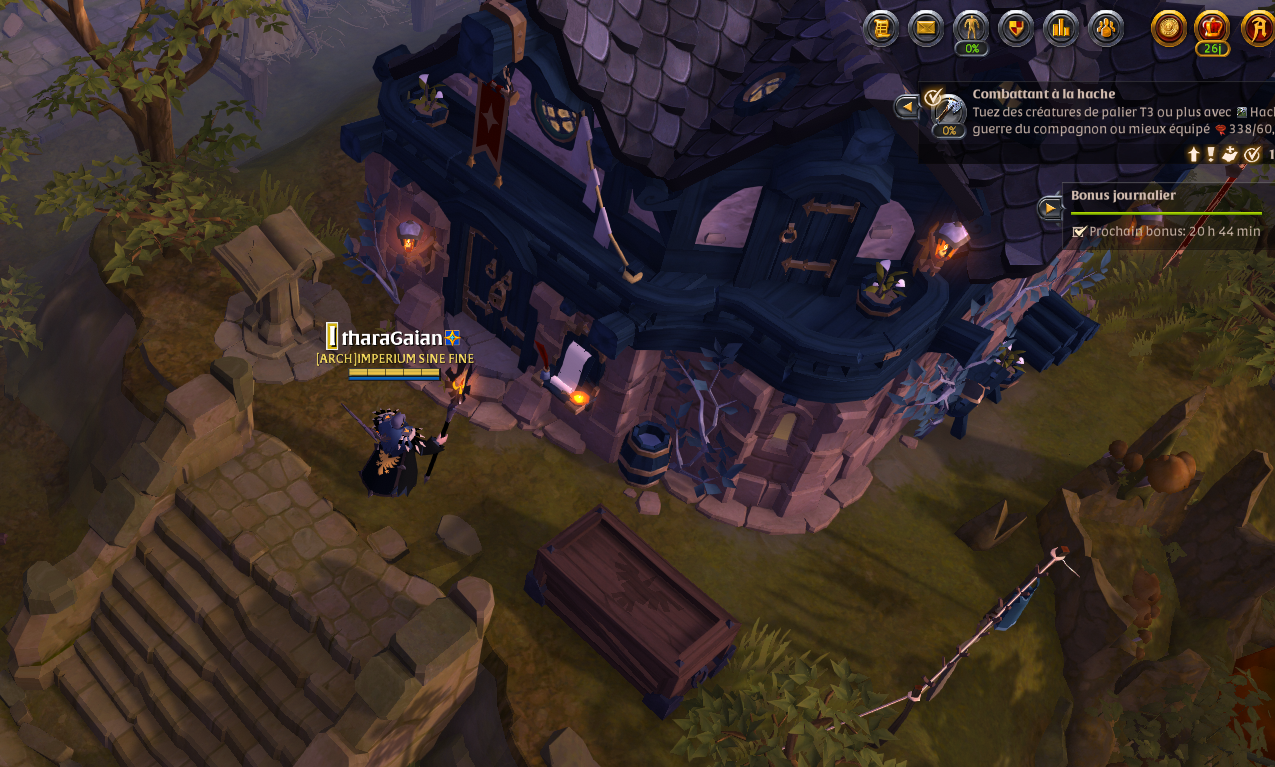
Task: Open the Combattant à la hache quest
Action: tap(1043, 94)
